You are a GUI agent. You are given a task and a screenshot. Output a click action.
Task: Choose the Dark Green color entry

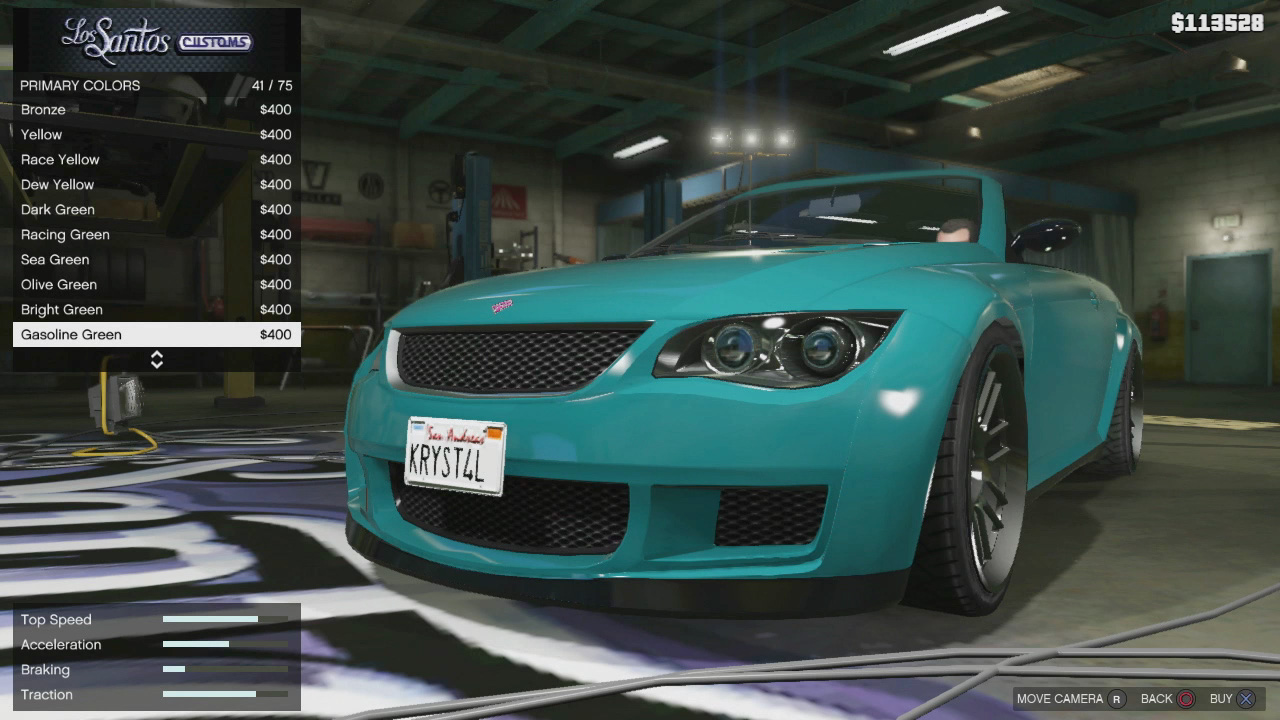[x=156, y=210]
